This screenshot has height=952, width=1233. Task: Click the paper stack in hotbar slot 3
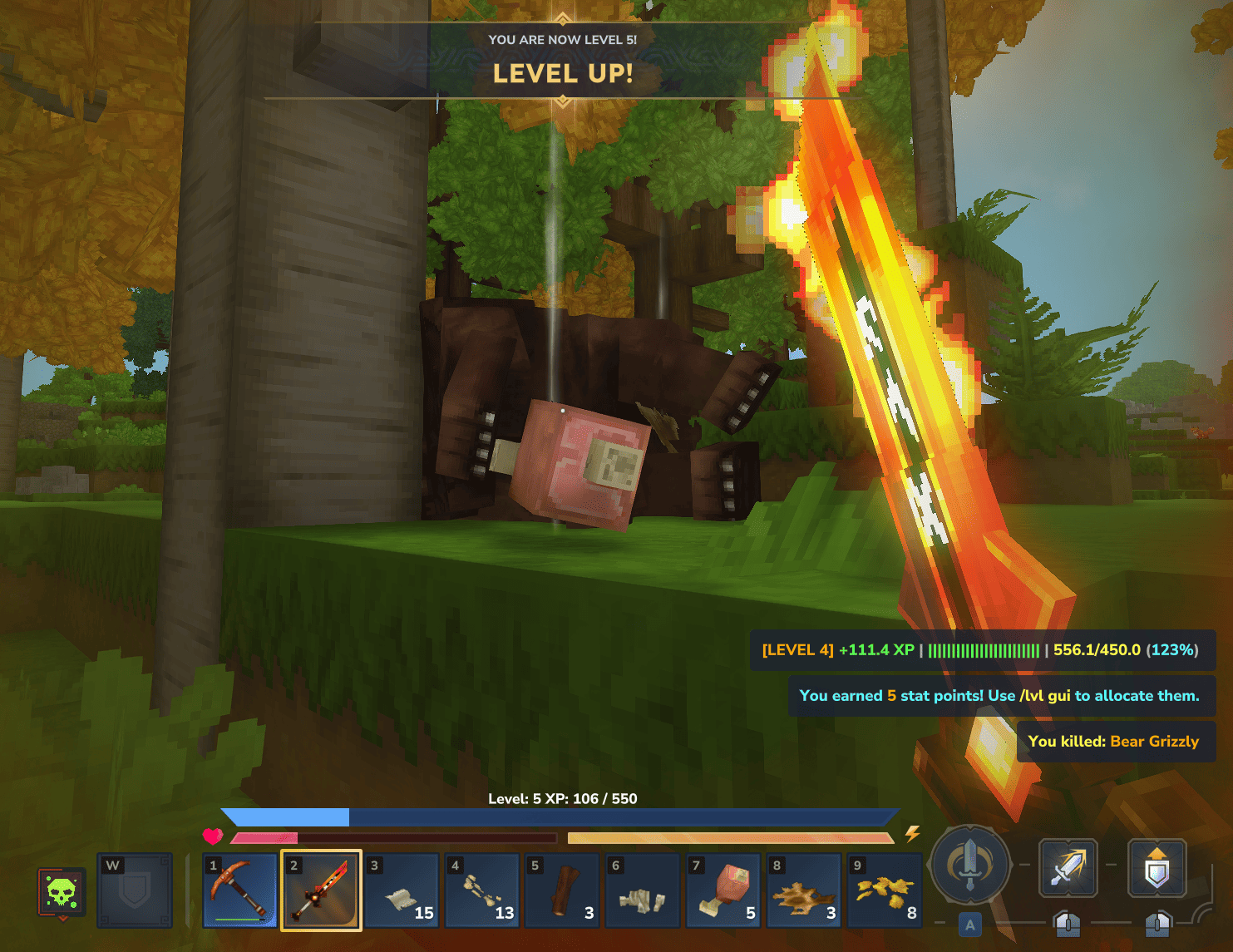point(402,891)
